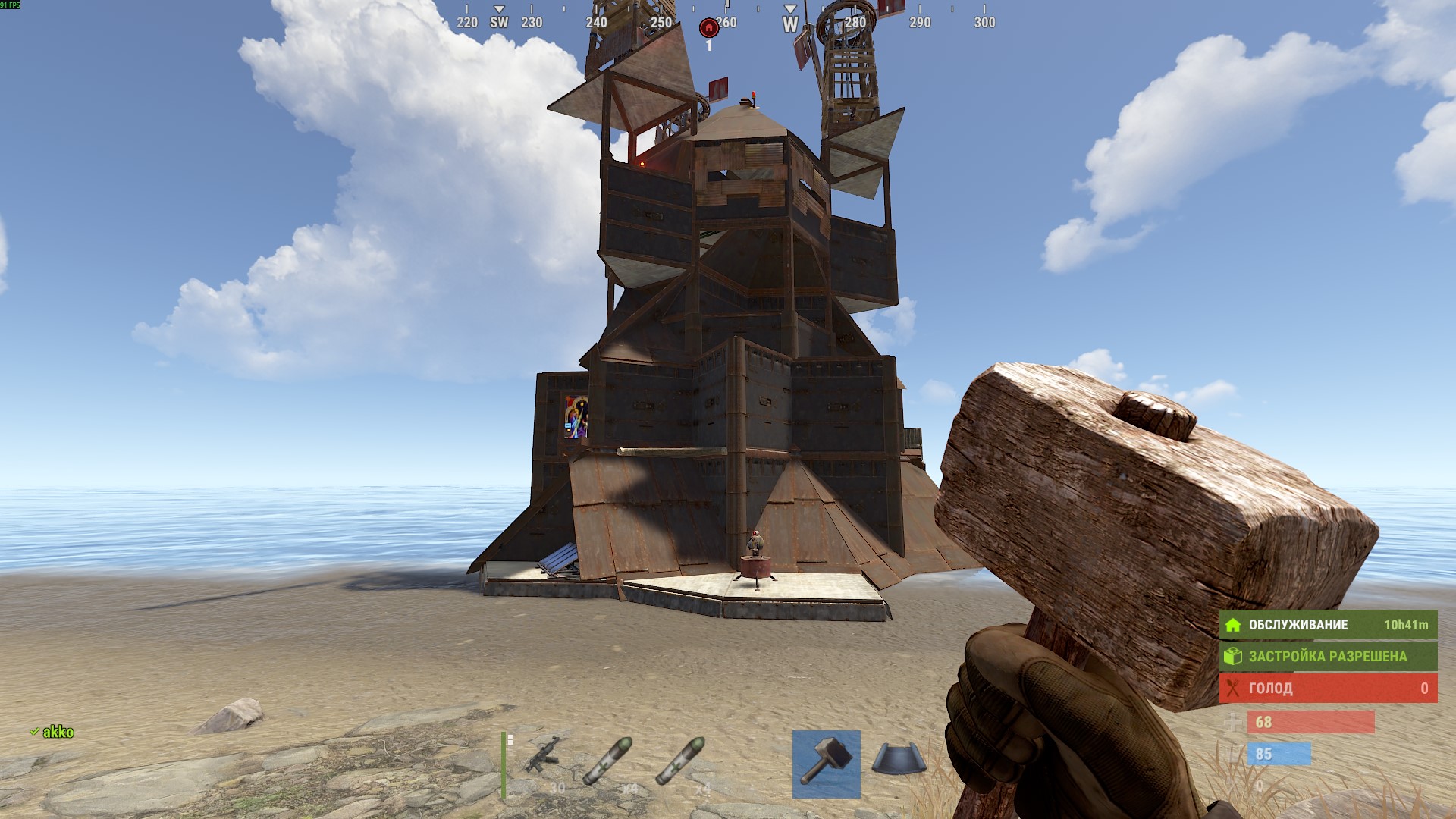The image size is (1456, 819).
Task: Click teammate akko in the team list
Action: 57,732
